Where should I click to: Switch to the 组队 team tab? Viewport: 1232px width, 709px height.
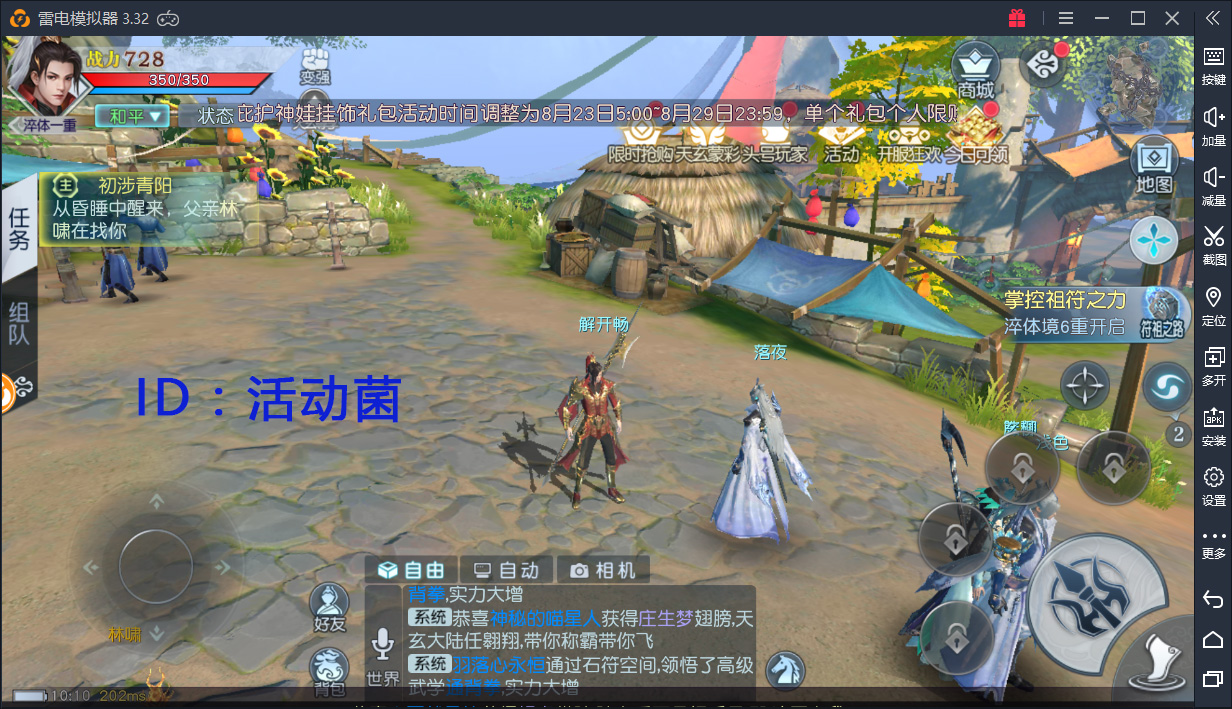pos(19,322)
